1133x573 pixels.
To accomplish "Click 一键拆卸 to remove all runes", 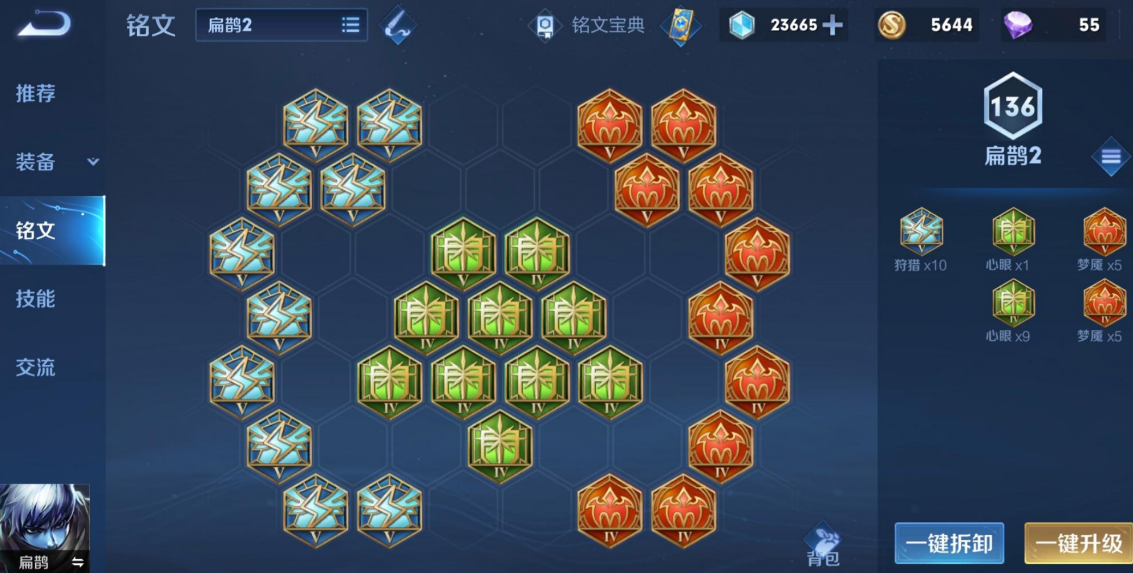I will [949, 543].
